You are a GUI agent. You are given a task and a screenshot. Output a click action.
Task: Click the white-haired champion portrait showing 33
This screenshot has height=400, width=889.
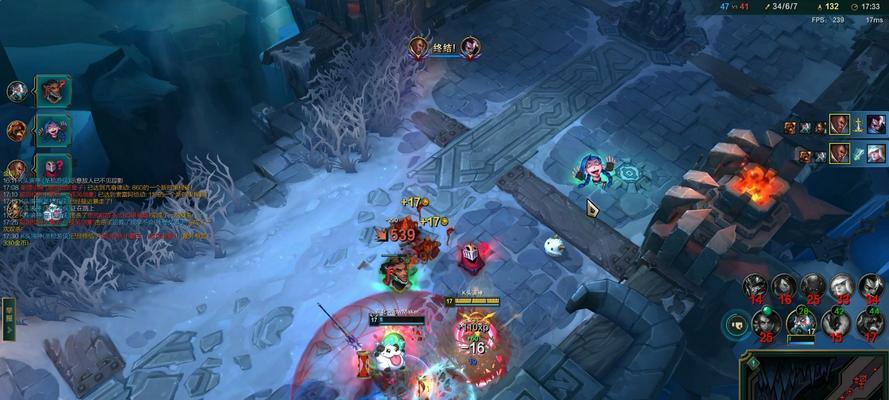[842, 287]
